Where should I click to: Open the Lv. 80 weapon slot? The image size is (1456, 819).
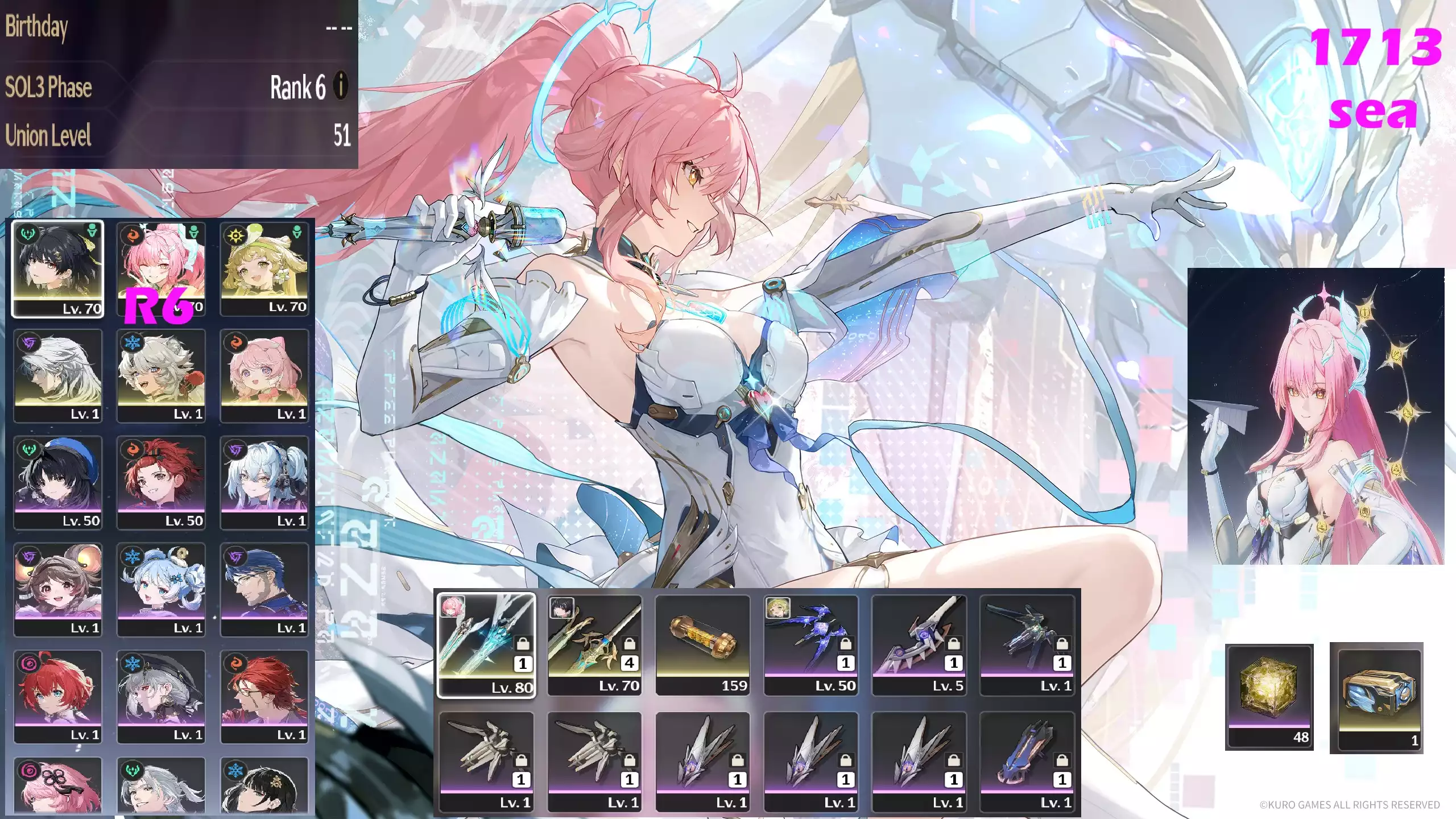click(486, 645)
